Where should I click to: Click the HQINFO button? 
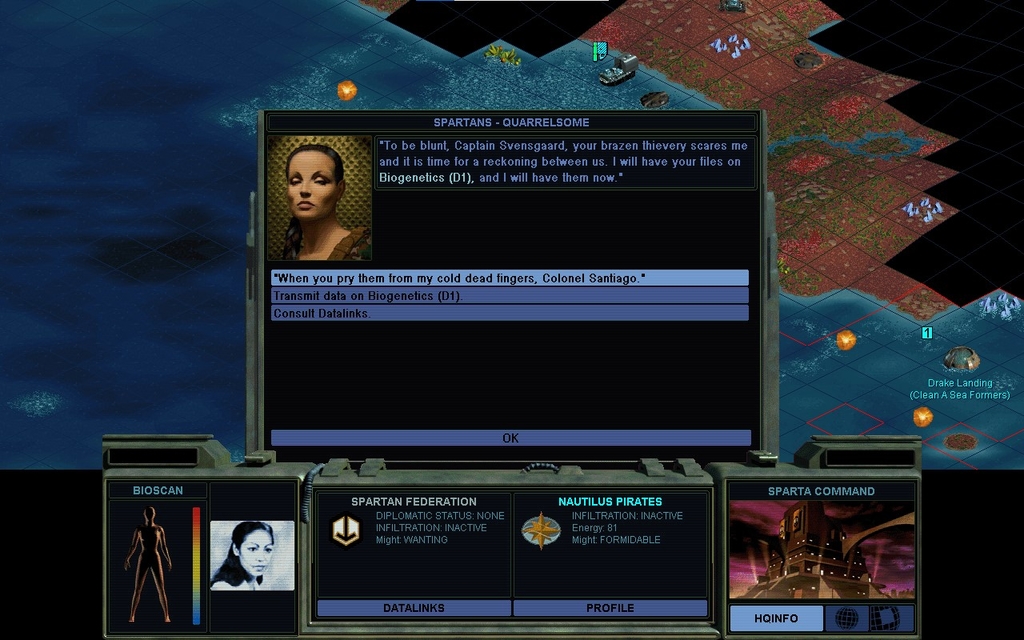point(776,618)
